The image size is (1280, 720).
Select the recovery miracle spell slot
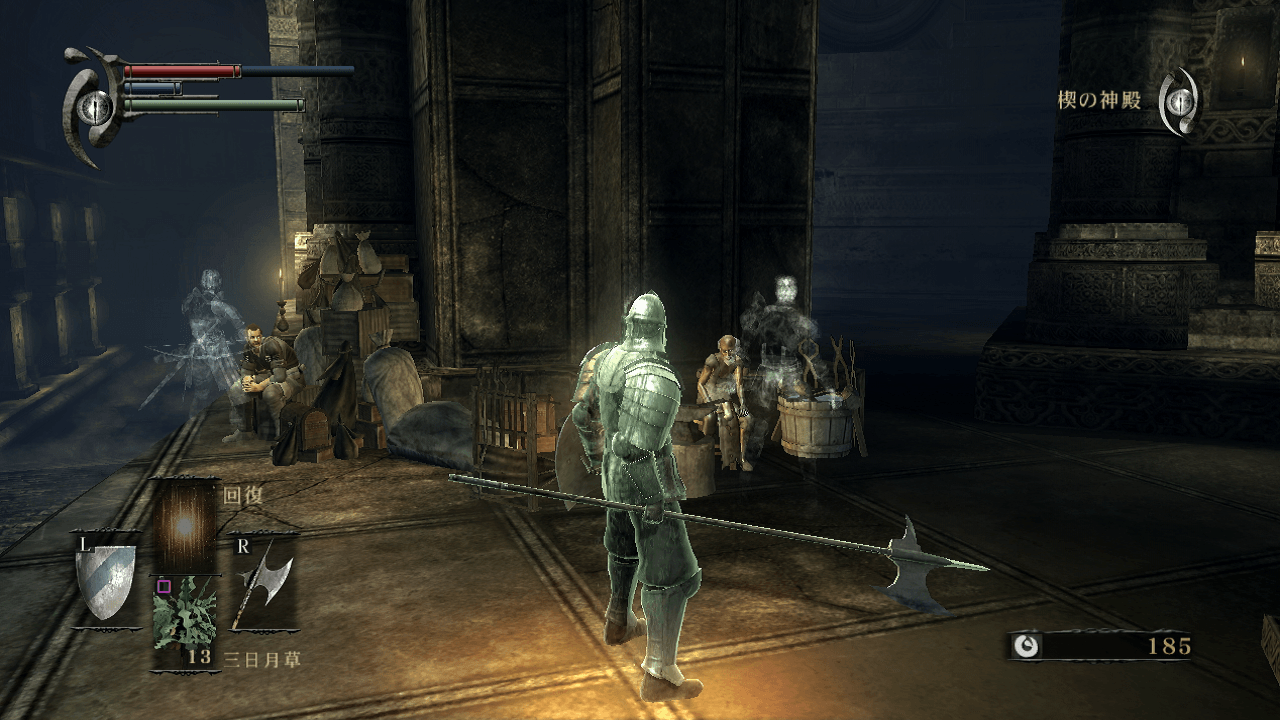[184, 525]
